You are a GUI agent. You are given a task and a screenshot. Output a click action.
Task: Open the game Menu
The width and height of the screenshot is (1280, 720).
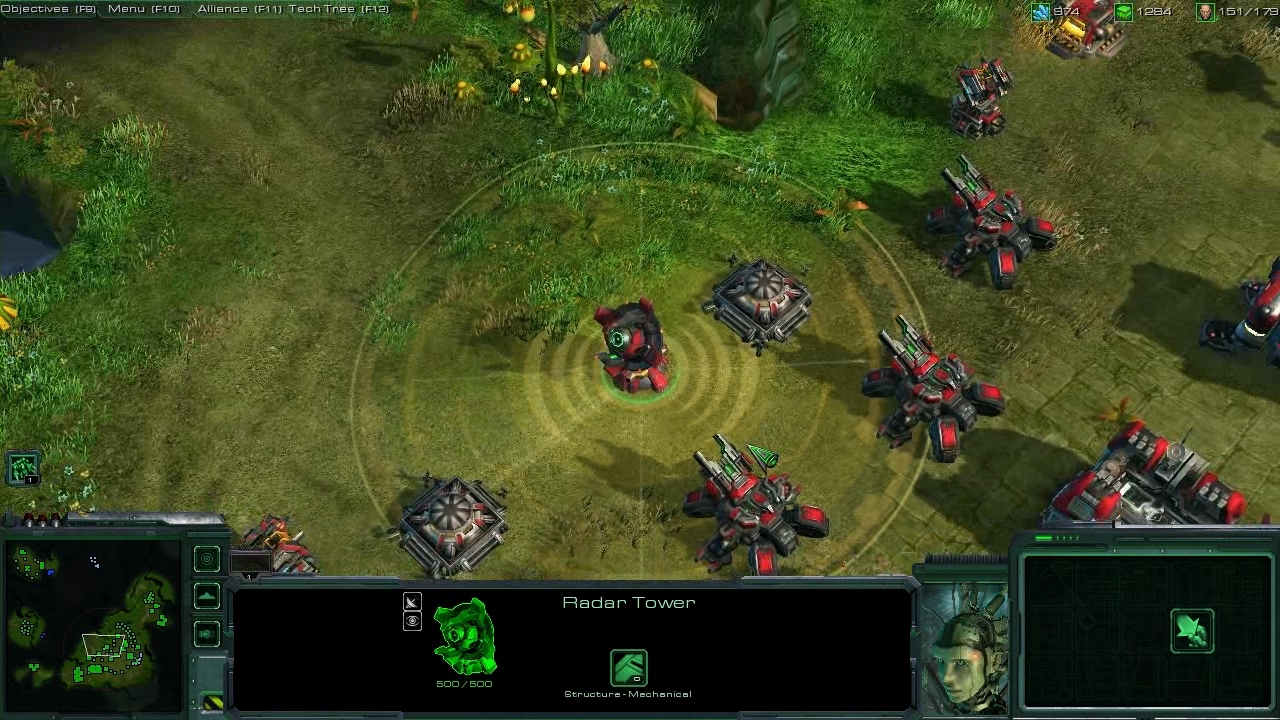click(143, 9)
